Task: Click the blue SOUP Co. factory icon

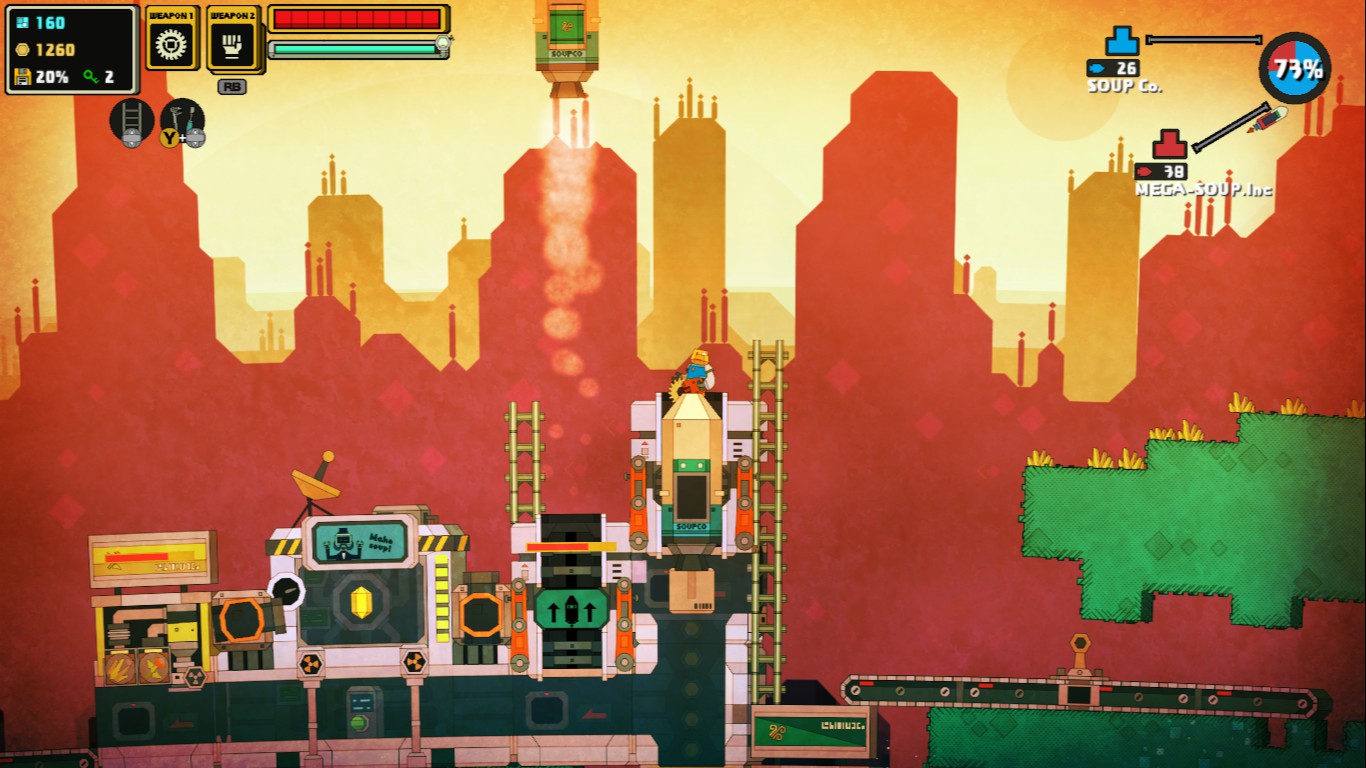Action: (x=1122, y=42)
